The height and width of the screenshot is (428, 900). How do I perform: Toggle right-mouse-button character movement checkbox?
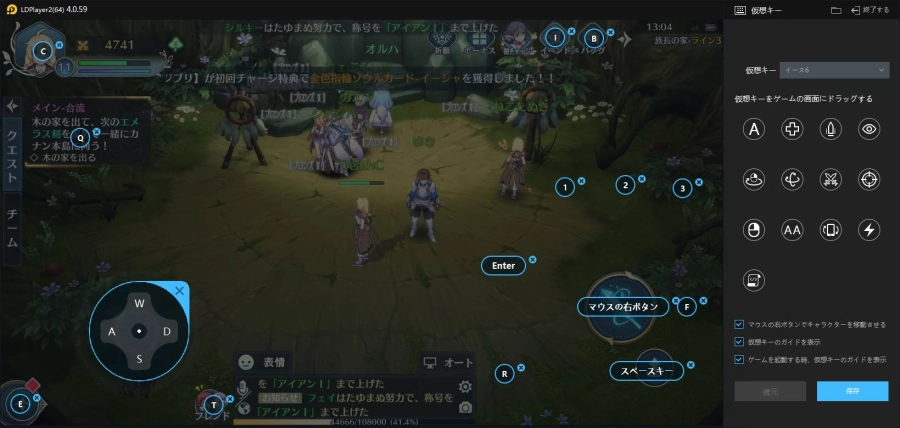(739, 325)
